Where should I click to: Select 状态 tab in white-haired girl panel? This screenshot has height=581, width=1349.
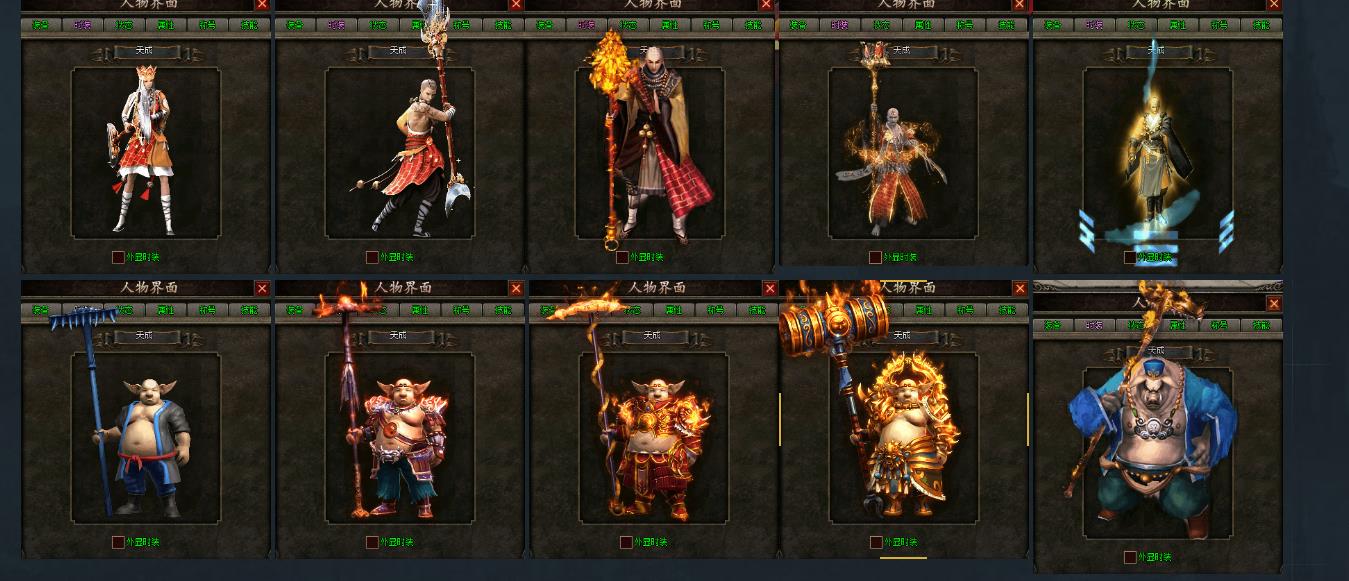click(x=125, y=25)
